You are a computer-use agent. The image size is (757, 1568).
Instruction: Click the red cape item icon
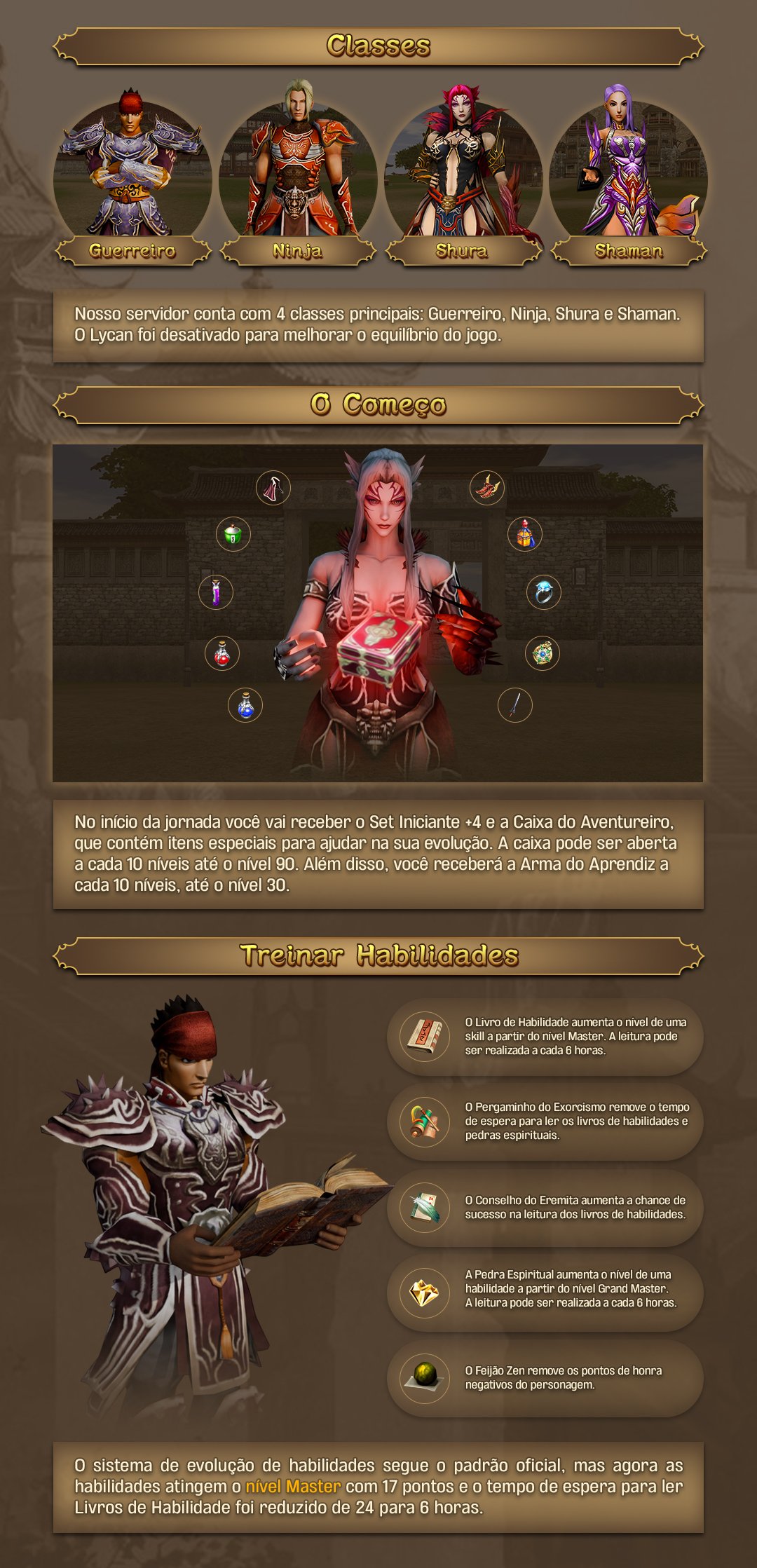(x=273, y=488)
